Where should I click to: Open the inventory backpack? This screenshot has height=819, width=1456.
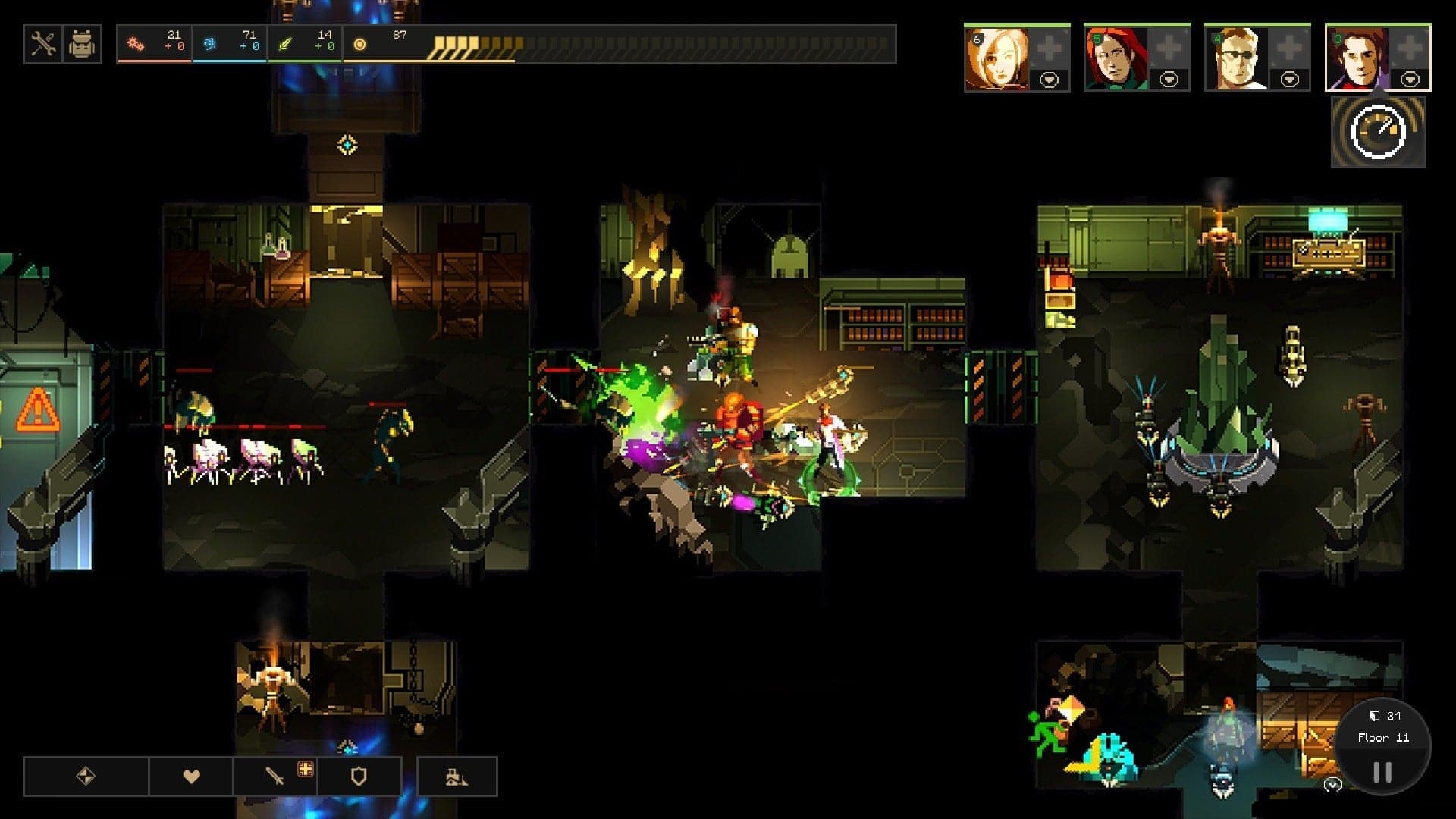coord(82,43)
